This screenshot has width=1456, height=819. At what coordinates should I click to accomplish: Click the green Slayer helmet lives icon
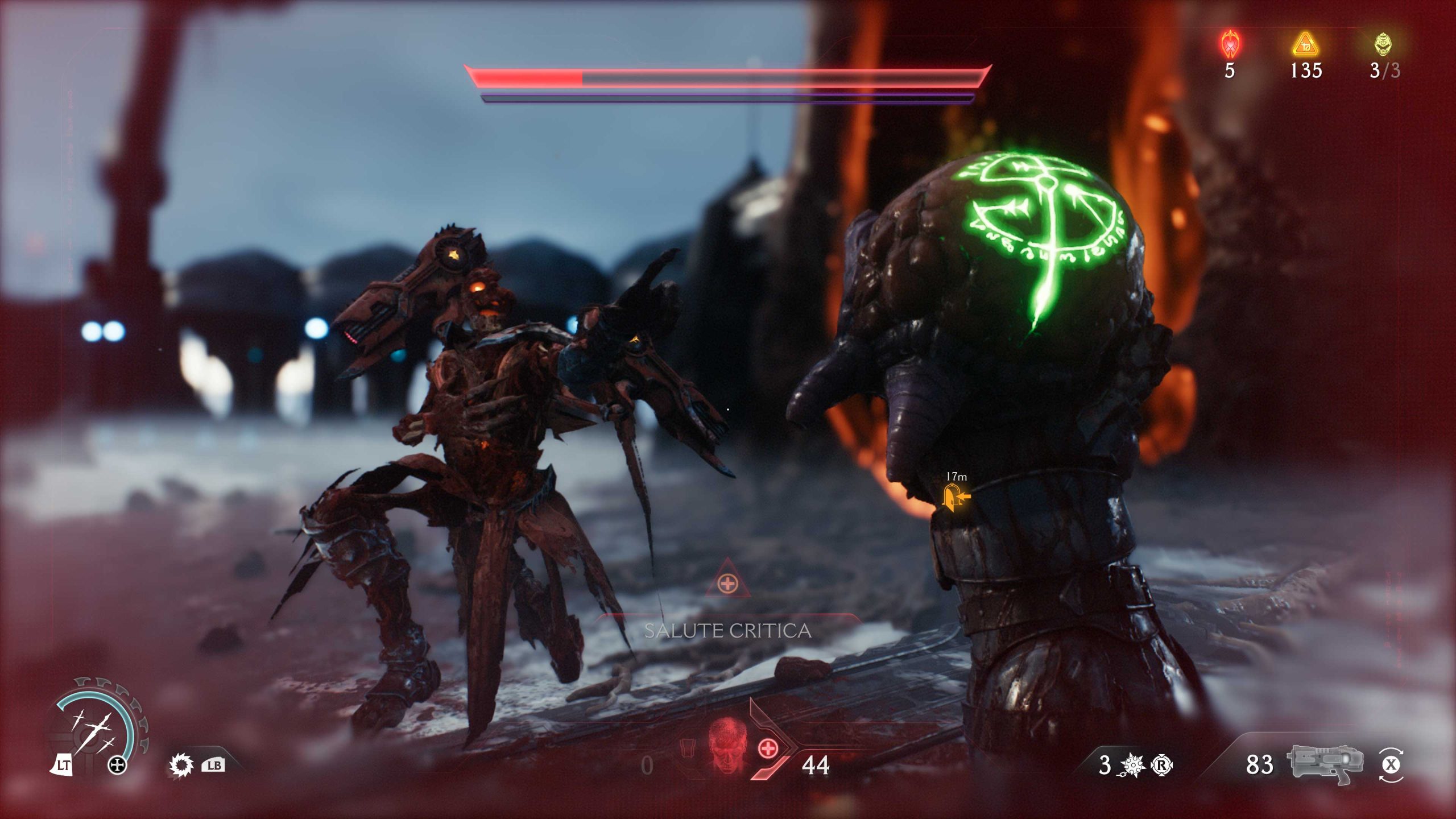coord(1383,44)
